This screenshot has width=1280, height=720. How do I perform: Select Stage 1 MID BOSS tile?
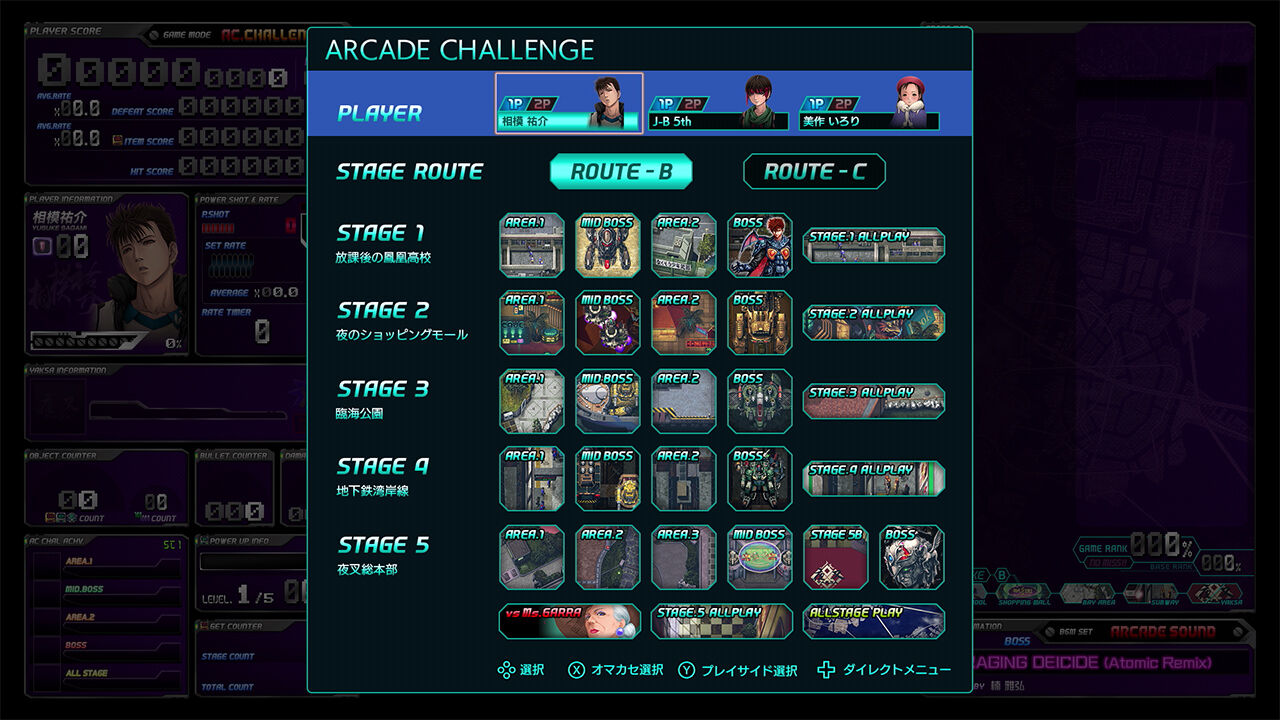(x=608, y=245)
